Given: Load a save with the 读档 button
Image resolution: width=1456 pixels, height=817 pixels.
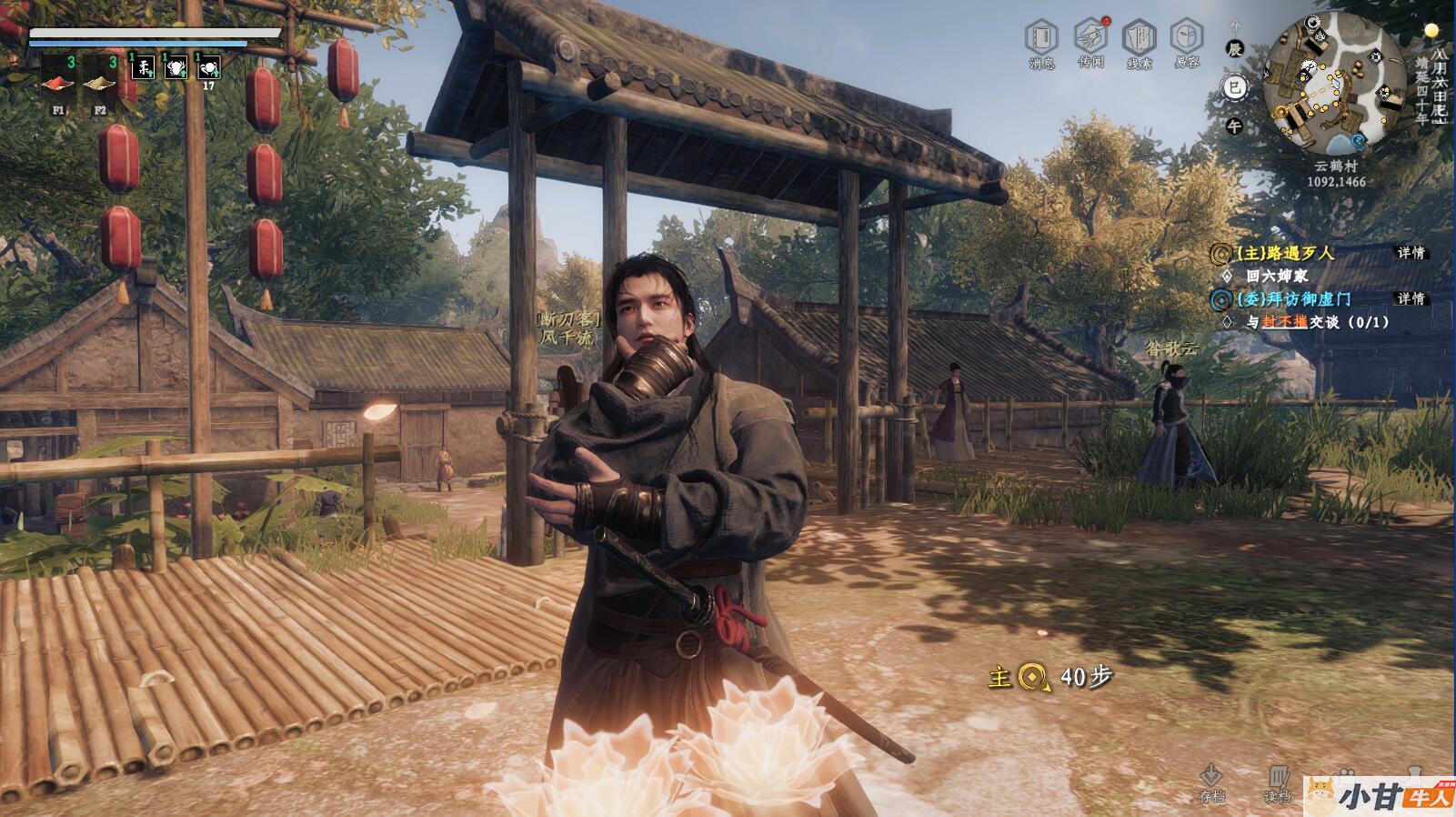Looking at the screenshot, I should 1278,782.
